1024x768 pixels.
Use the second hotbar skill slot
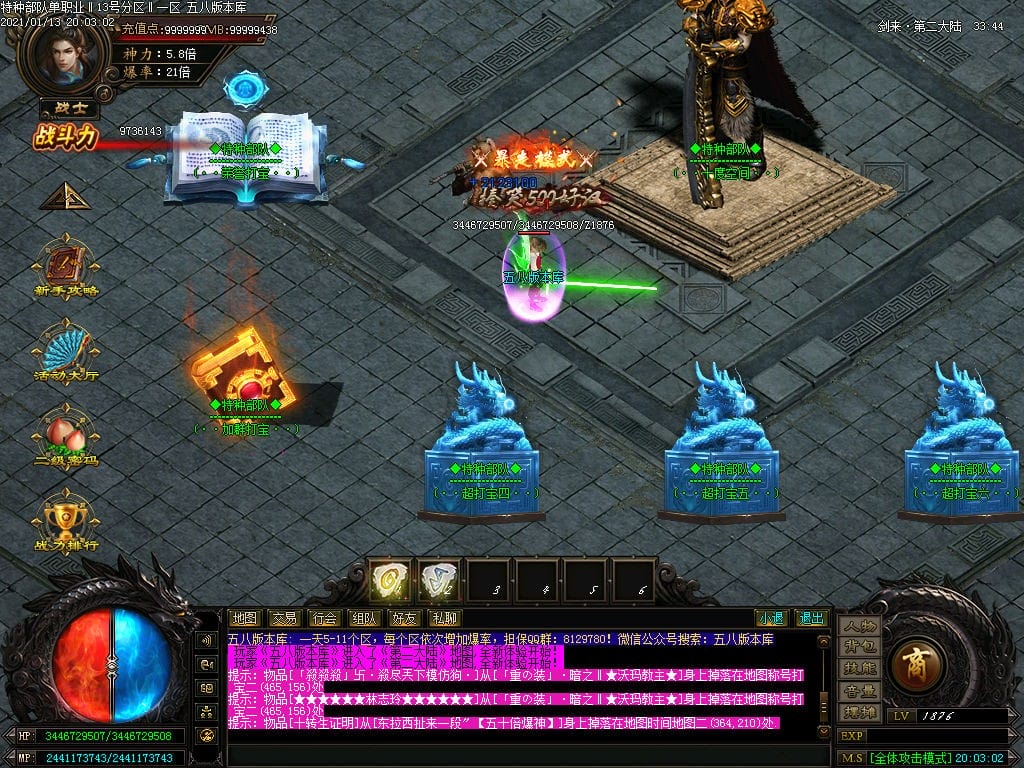(x=438, y=580)
